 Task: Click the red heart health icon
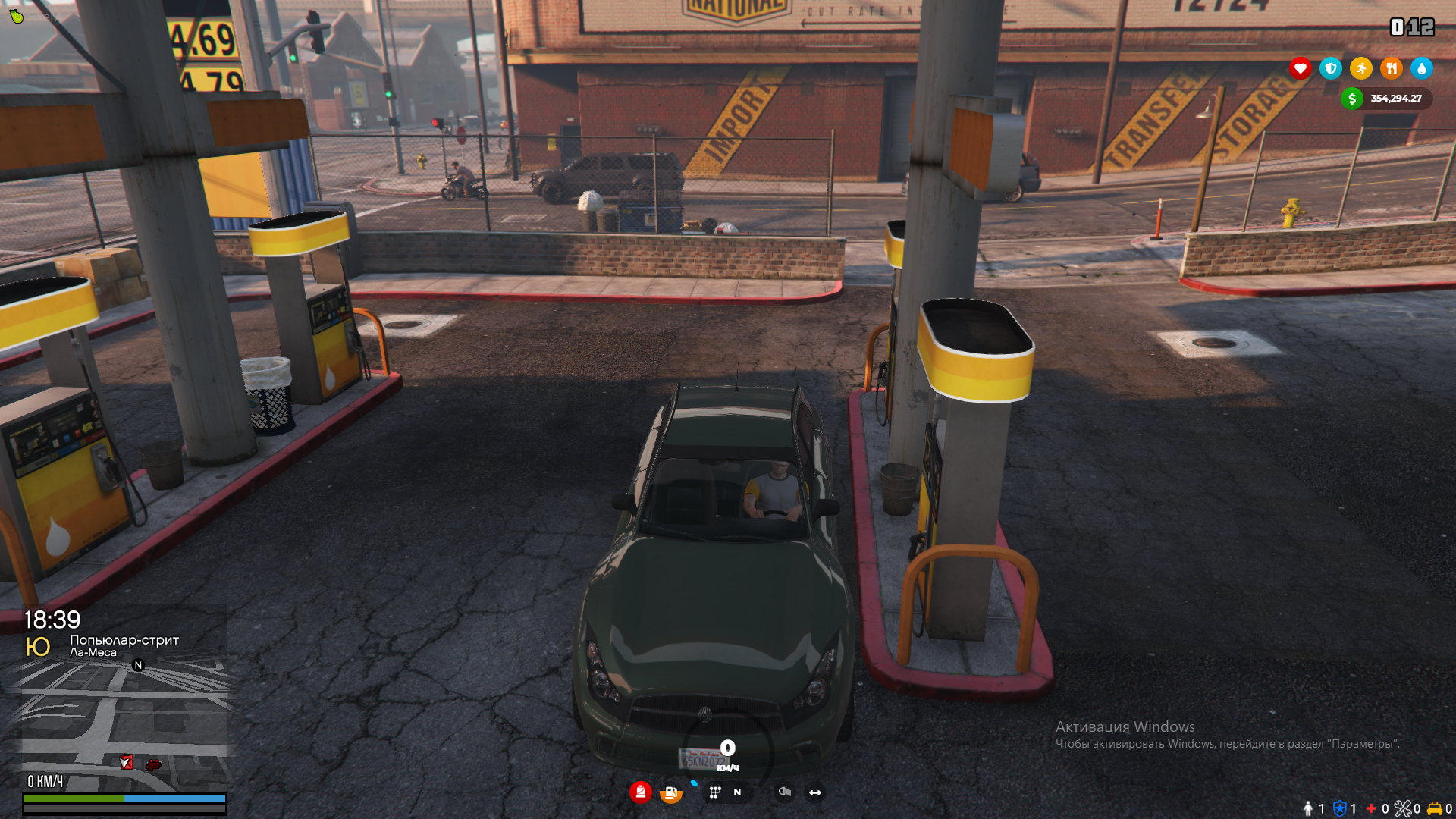(x=1301, y=69)
